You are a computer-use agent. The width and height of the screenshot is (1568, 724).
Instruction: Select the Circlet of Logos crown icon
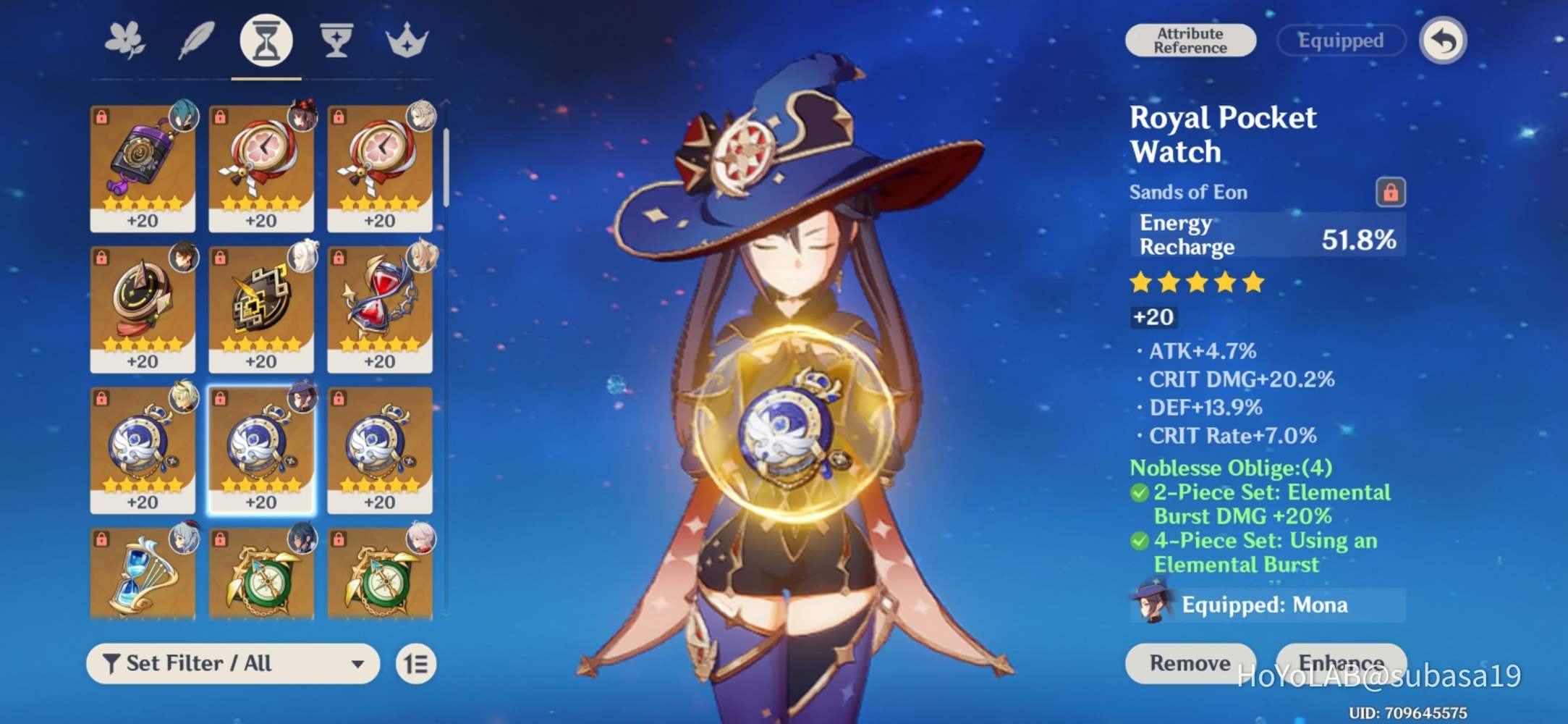(x=406, y=41)
